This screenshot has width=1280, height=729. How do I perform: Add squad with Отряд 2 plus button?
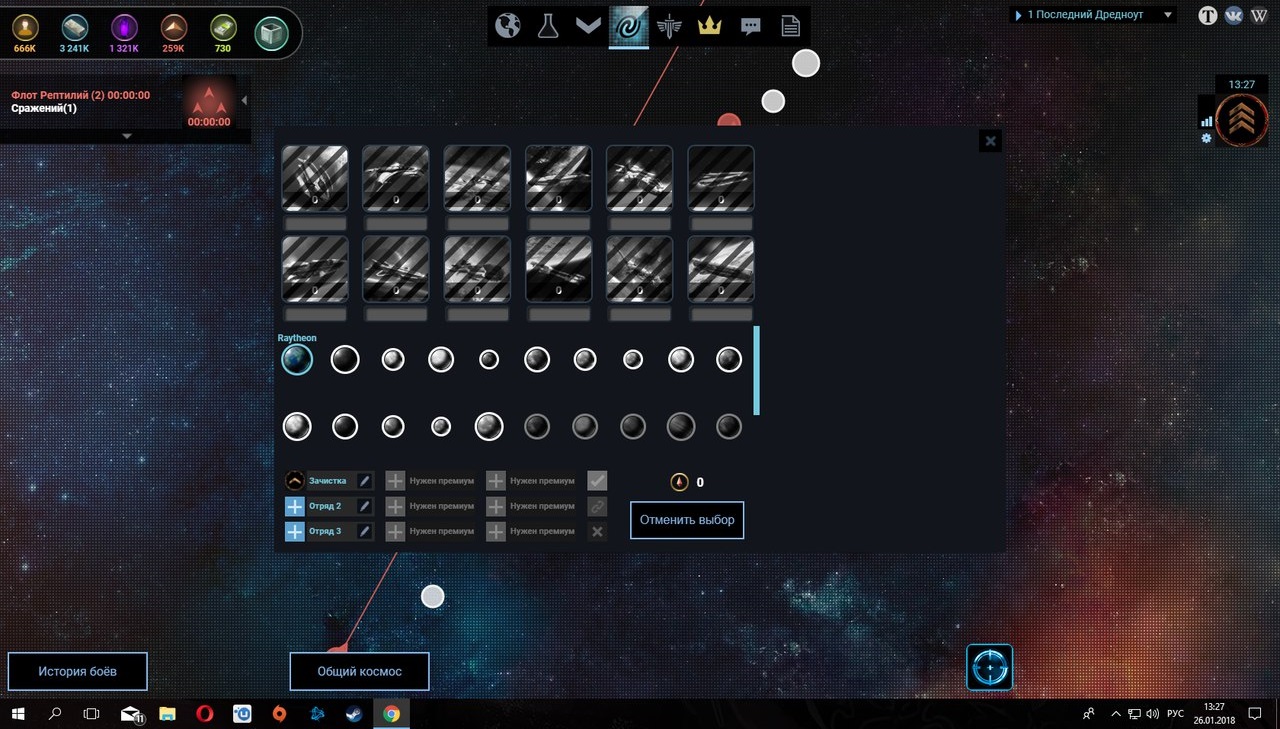coord(295,506)
